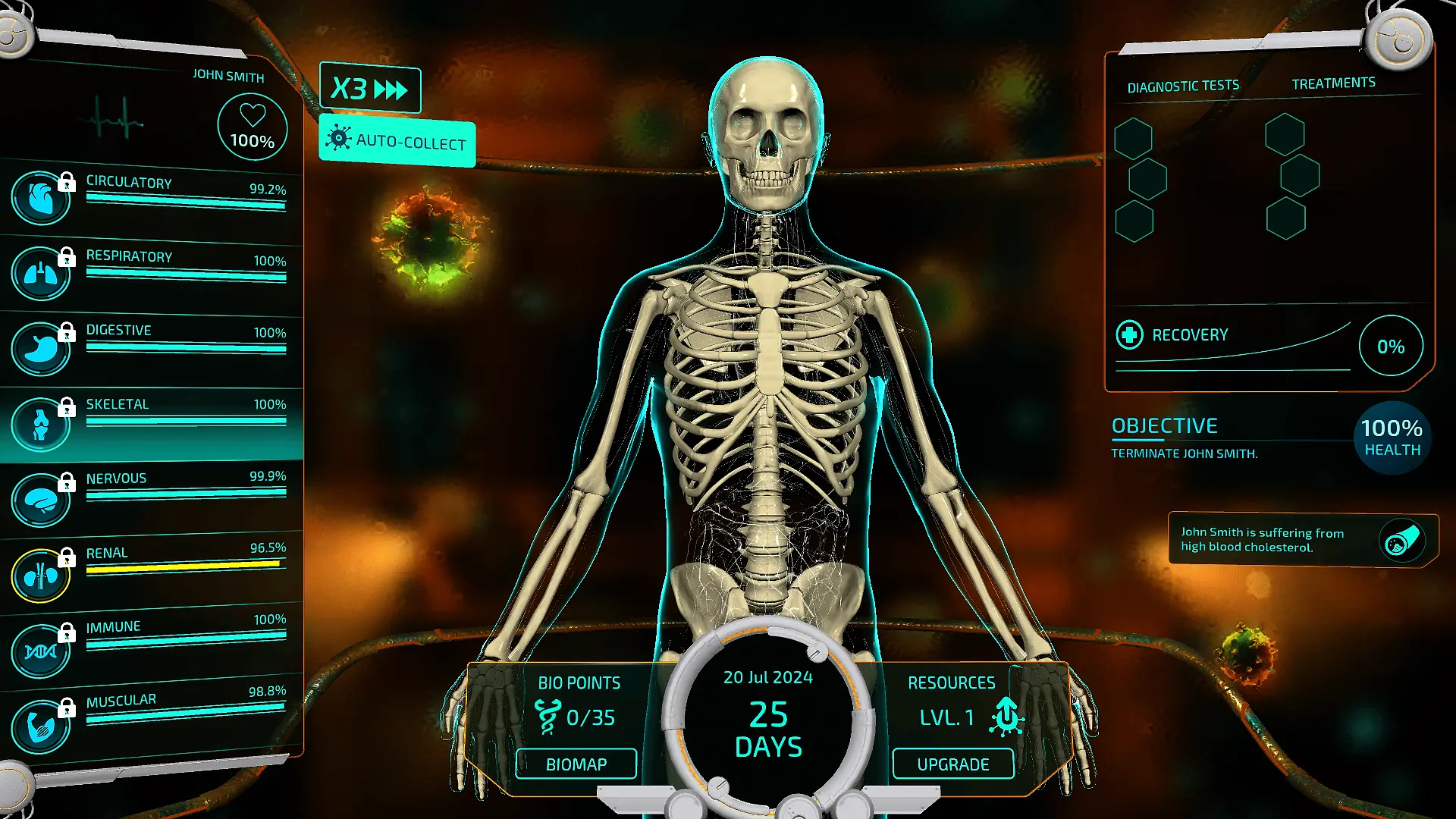Screen dimensions: 1456x819
Task: Click John Smith's heart health indicator
Action: coord(252,127)
